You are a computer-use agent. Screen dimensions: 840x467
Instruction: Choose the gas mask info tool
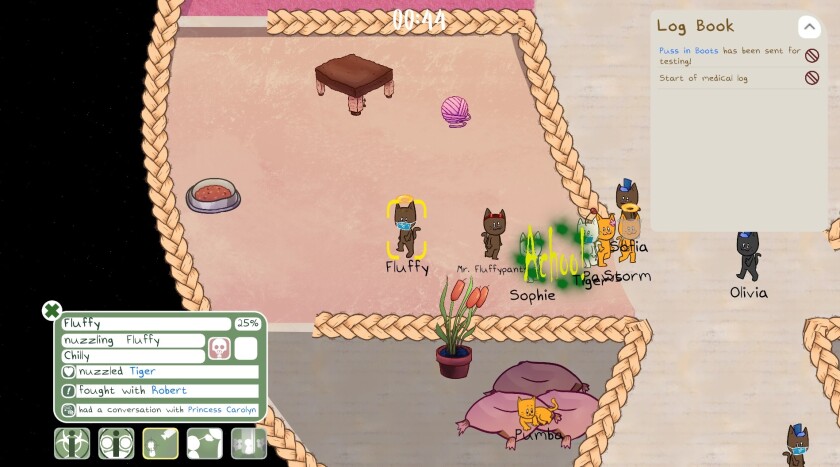click(116, 443)
